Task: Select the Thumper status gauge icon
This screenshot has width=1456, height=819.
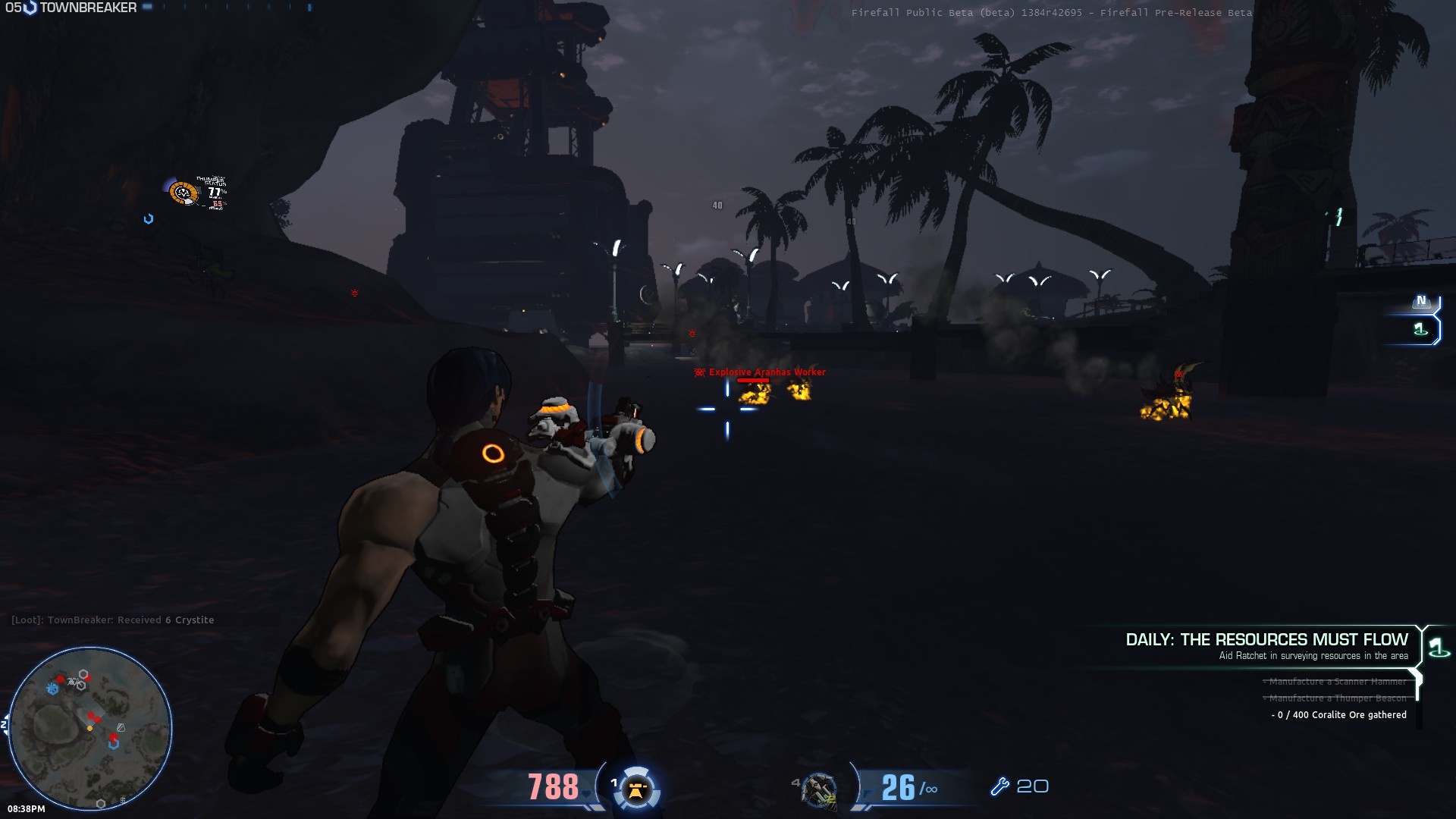Action: click(183, 193)
